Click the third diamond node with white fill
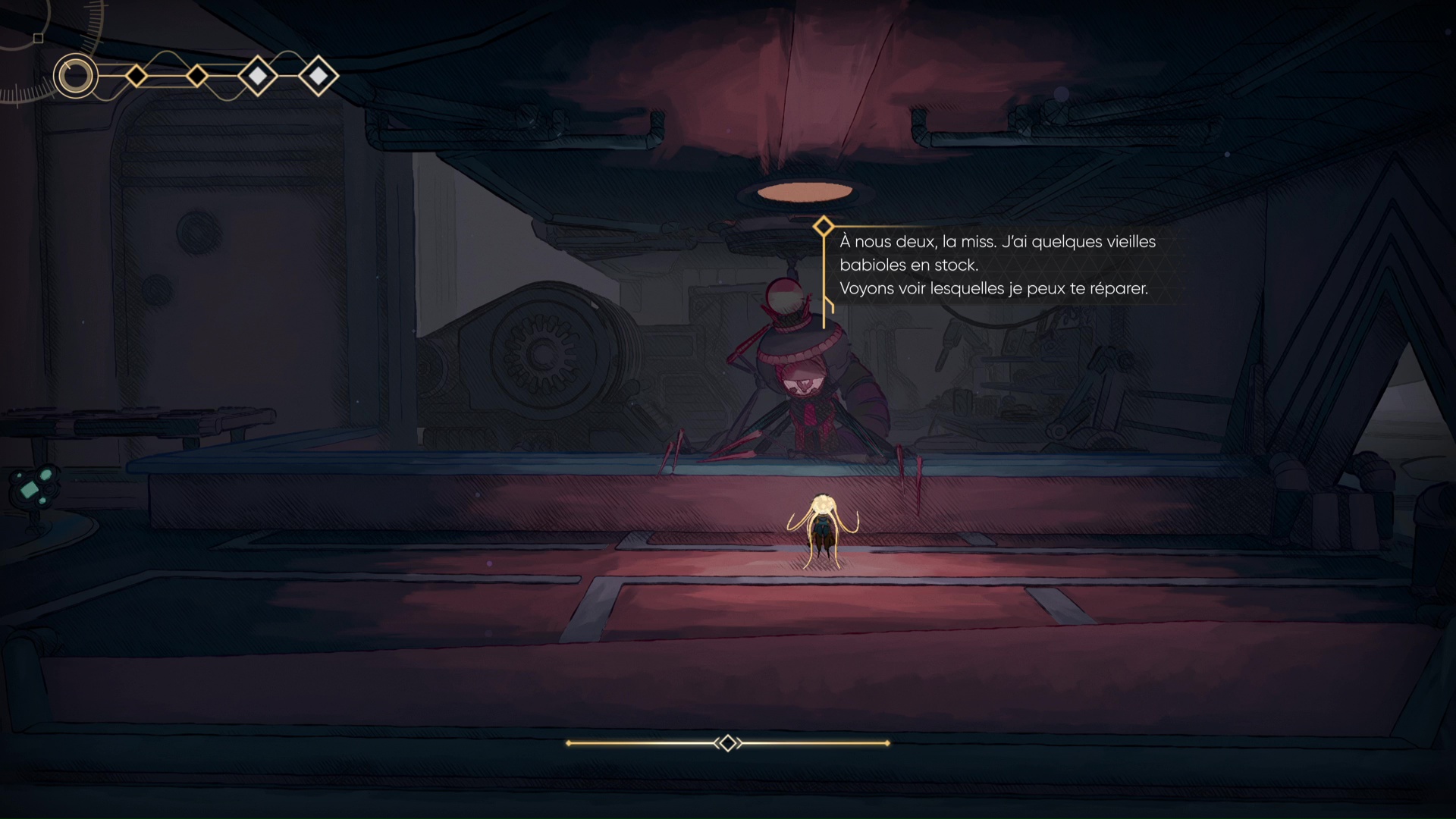The height and width of the screenshot is (819, 1456). 258,76
